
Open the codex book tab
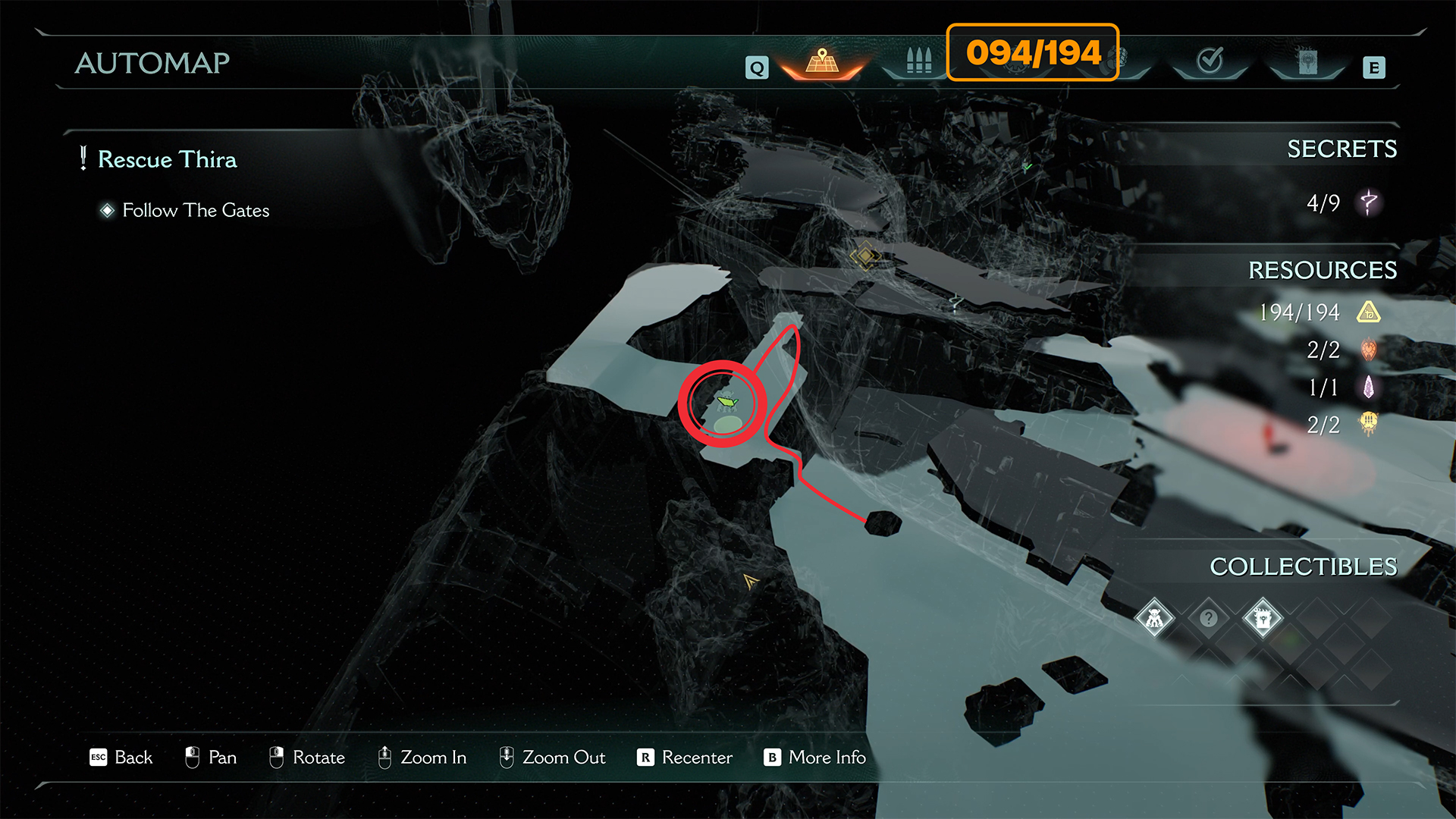1307,62
